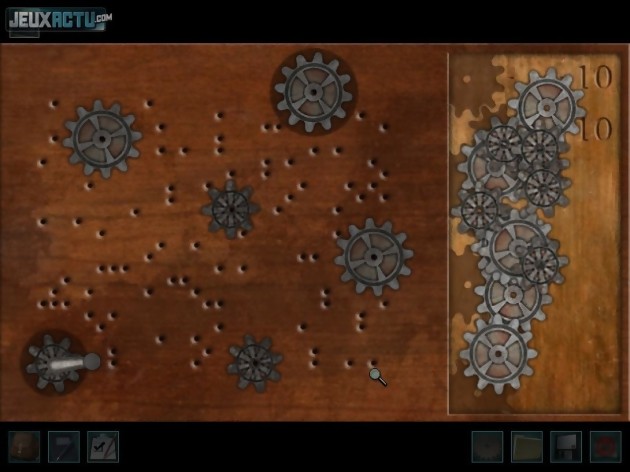Select the small gear at the board's bottom
This screenshot has height=472, width=630.
click(254, 362)
